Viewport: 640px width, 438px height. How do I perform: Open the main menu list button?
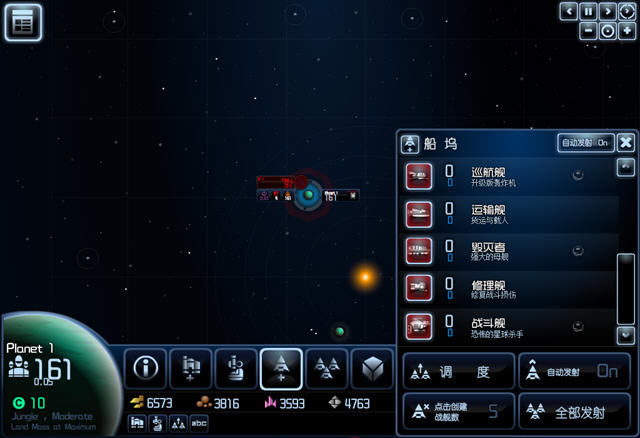pyautogui.click(x=22, y=21)
